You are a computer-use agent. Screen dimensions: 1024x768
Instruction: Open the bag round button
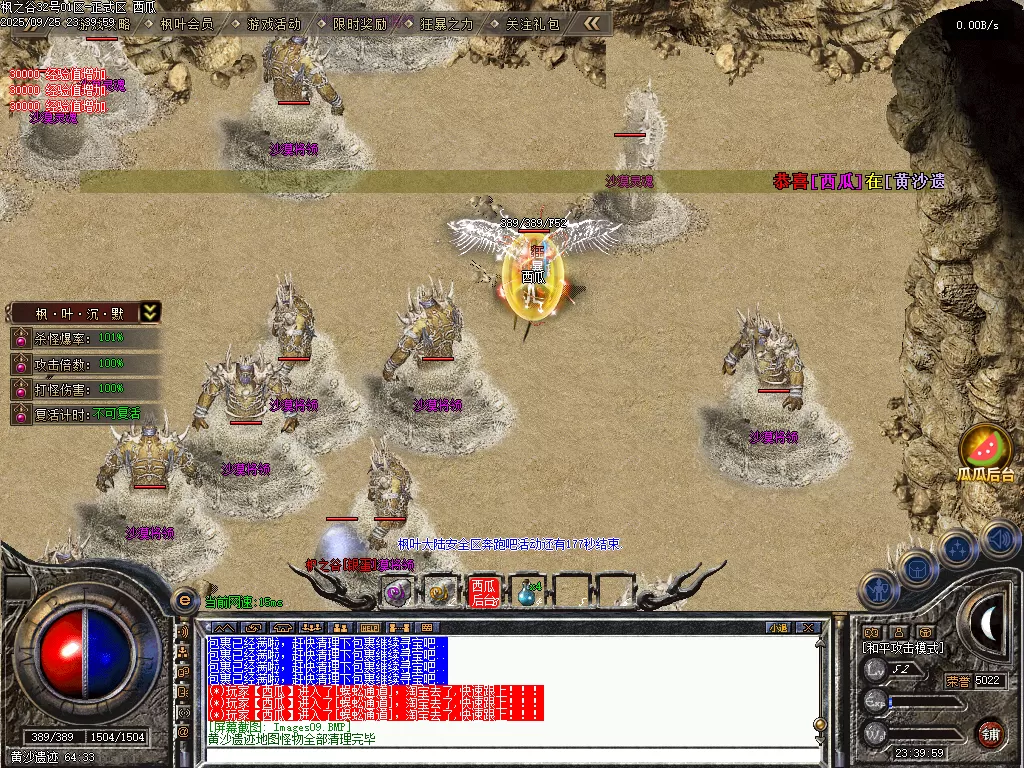click(x=917, y=569)
